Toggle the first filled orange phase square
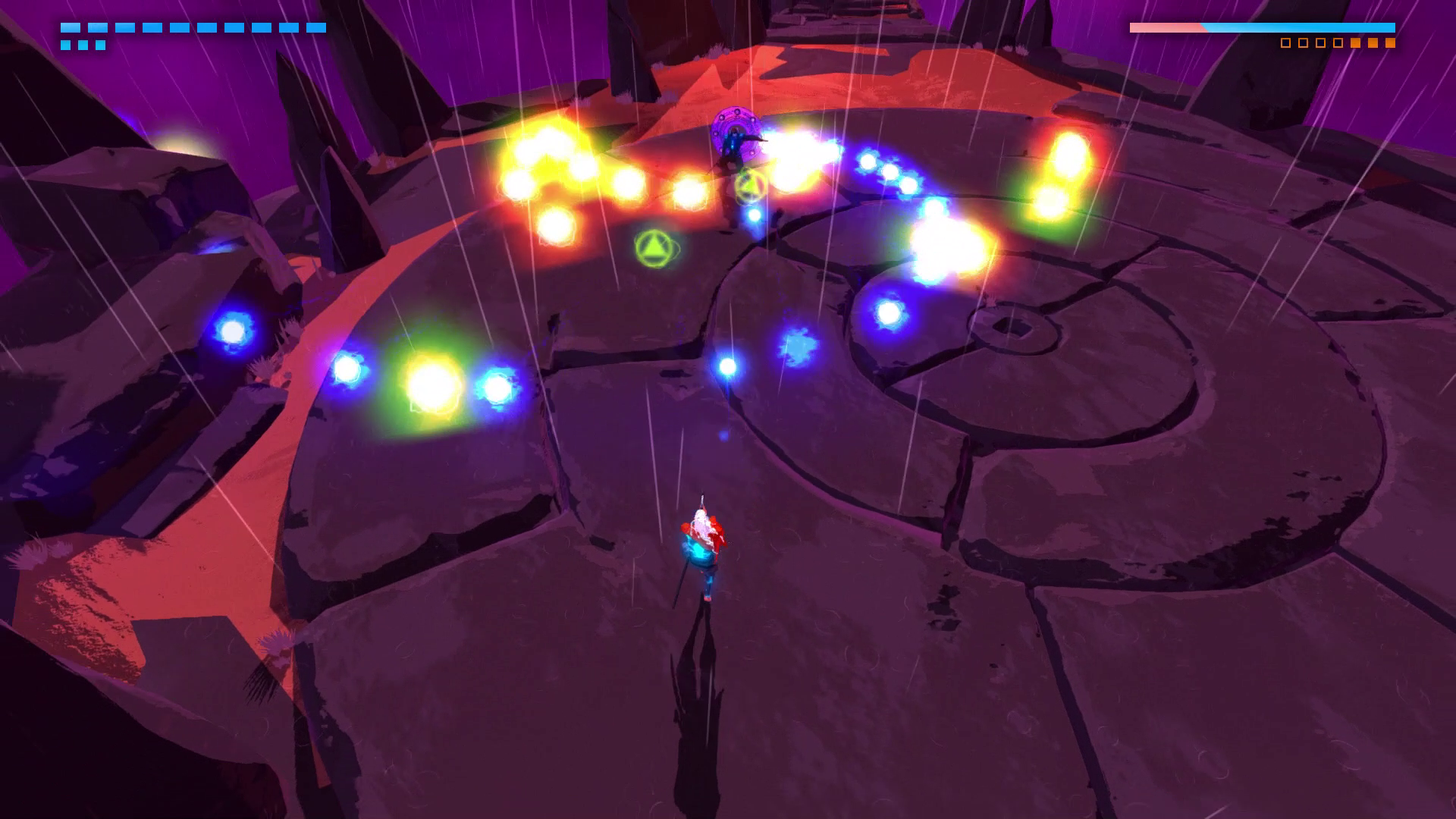Image resolution: width=1456 pixels, height=819 pixels. (1356, 43)
